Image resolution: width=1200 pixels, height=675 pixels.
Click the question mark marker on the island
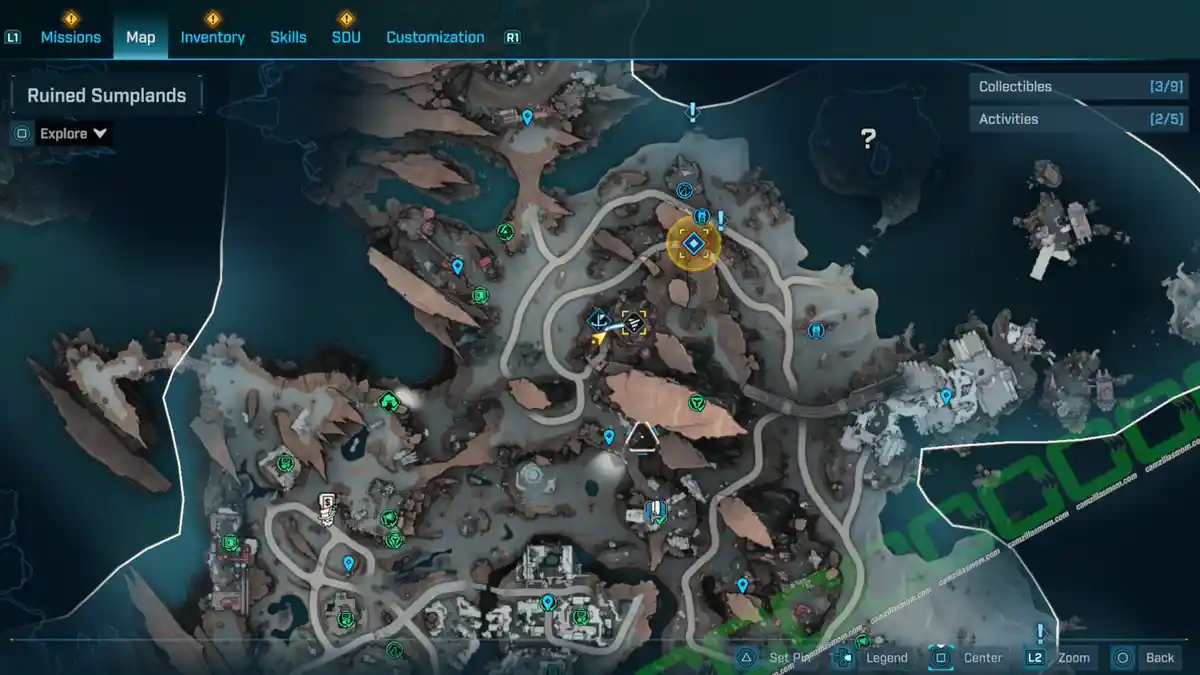tap(868, 139)
